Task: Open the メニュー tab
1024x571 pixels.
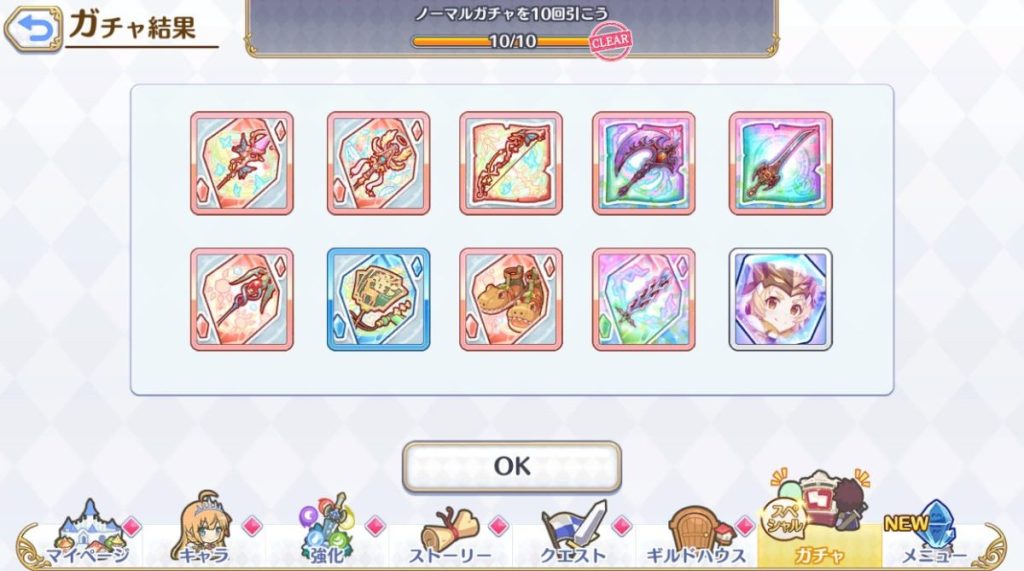Action: pyautogui.click(x=933, y=536)
